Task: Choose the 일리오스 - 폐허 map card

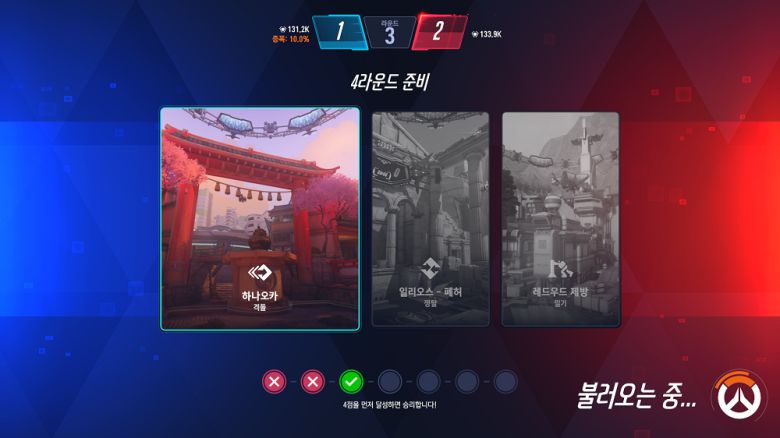Action: point(431,218)
